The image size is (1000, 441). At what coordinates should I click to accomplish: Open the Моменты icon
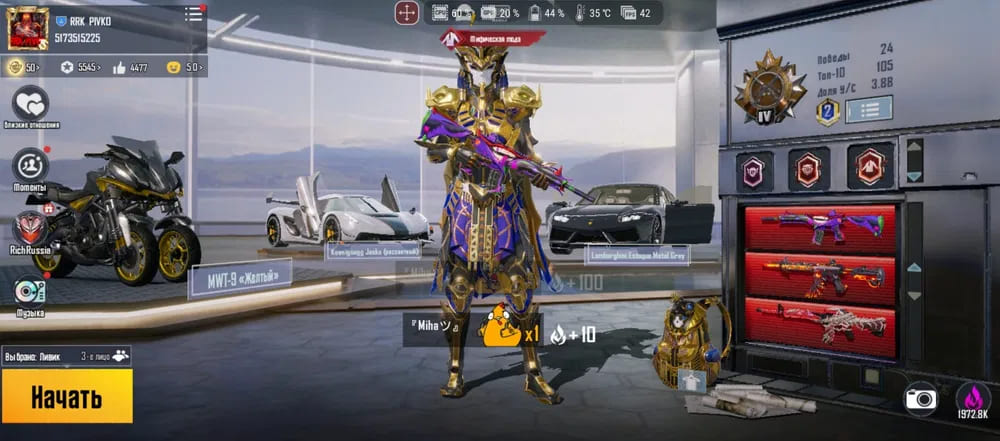click(x=31, y=166)
